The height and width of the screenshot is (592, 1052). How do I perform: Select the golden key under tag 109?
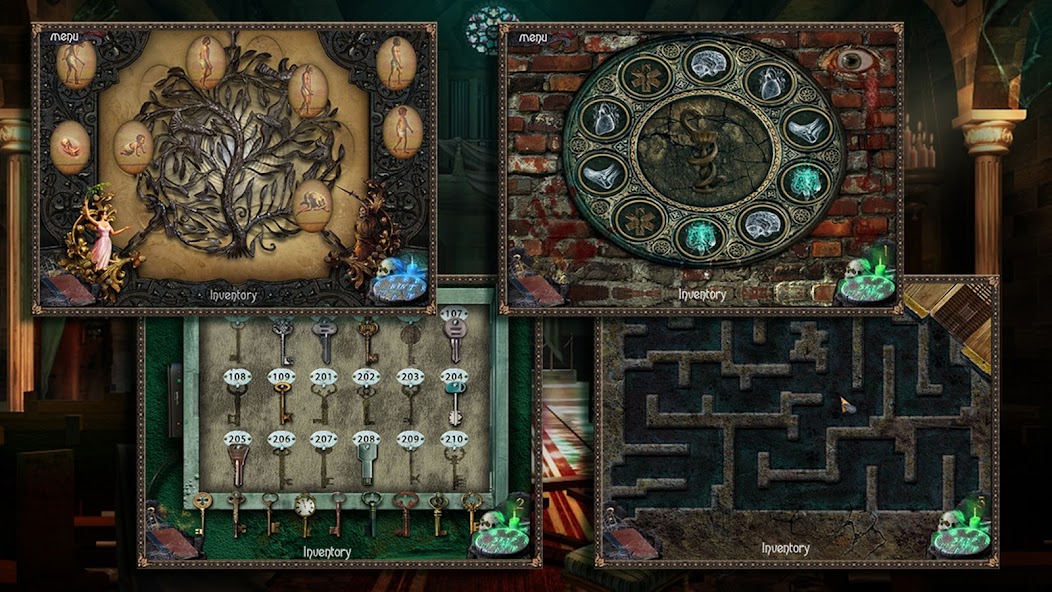281,402
